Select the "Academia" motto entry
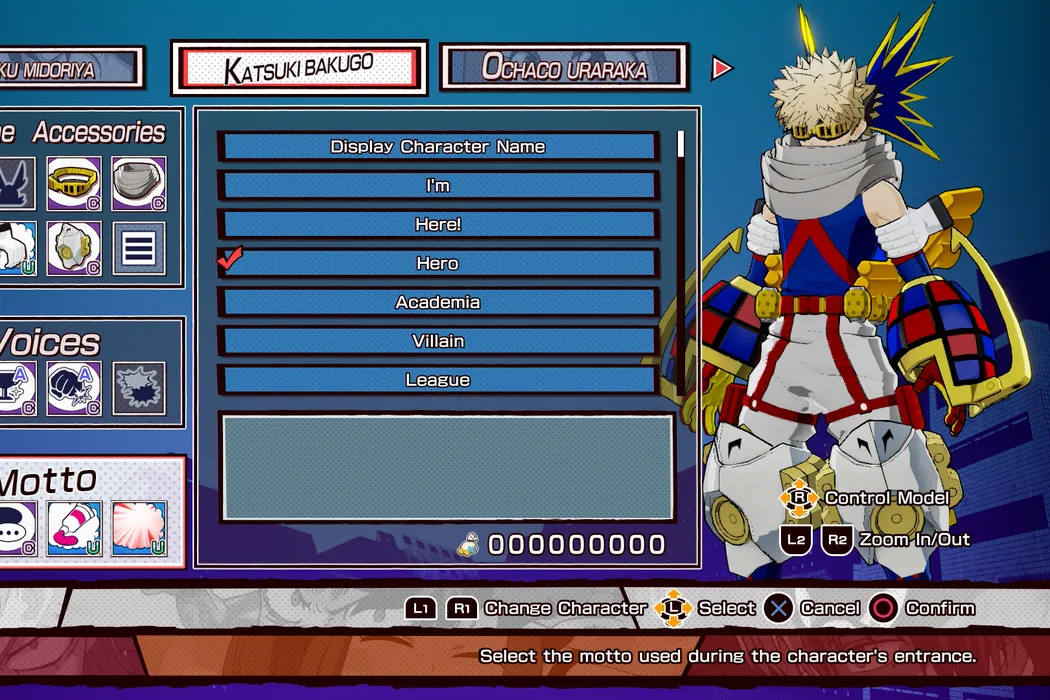This screenshot has width=1050, height=700. tap(437, 302)
